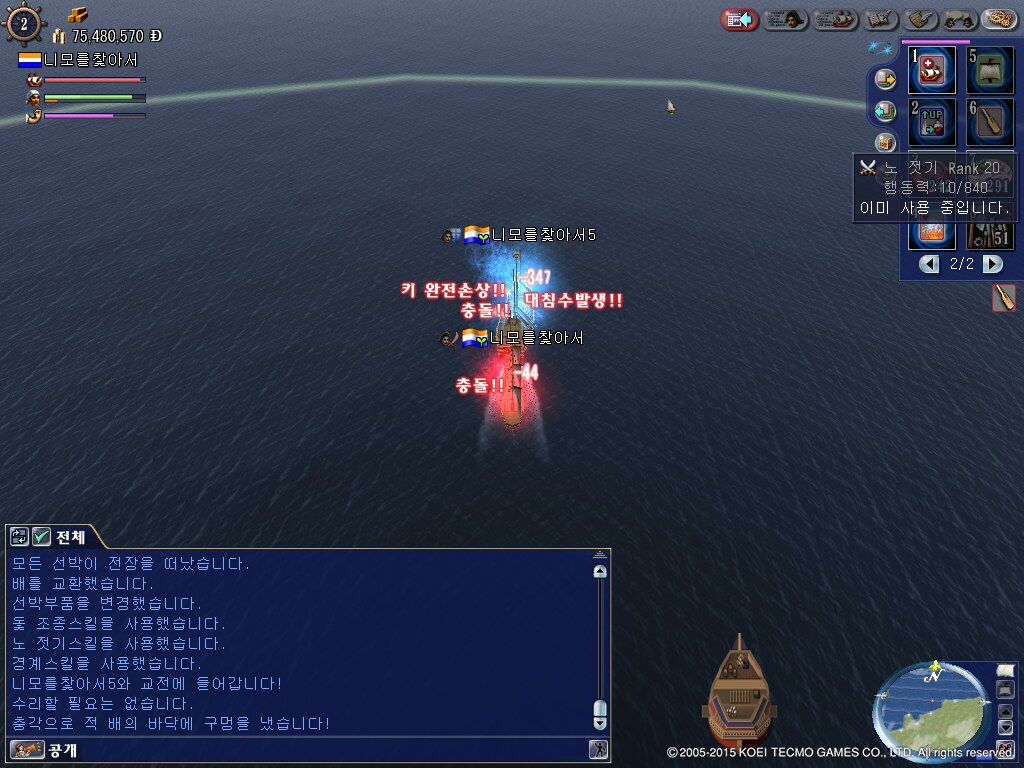Screen dimensions: 1024x768
Task: Click the chat scrollbar down arrow
Action: [599, 723]
